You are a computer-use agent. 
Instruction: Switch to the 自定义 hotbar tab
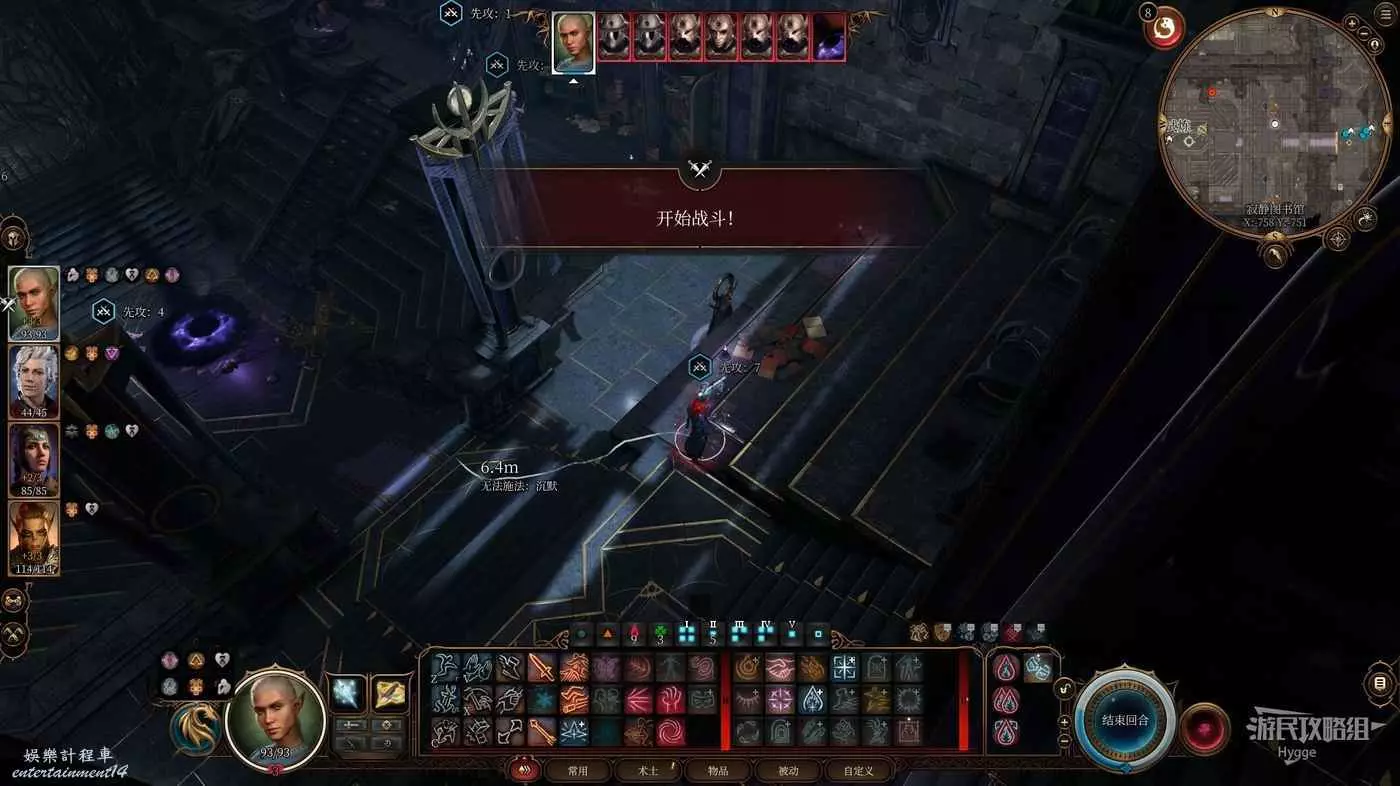858,771
